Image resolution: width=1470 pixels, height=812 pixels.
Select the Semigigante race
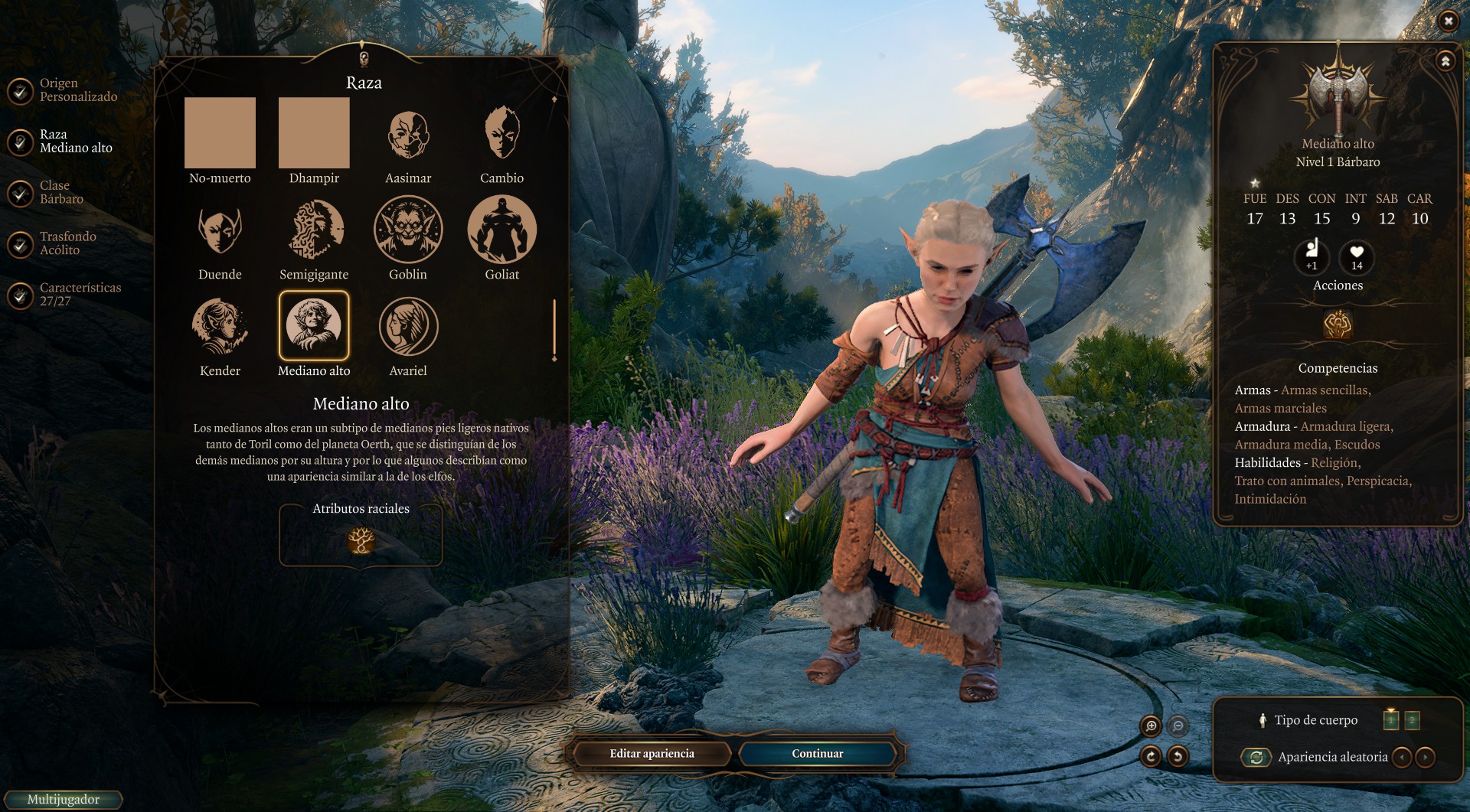click(314, 230)
